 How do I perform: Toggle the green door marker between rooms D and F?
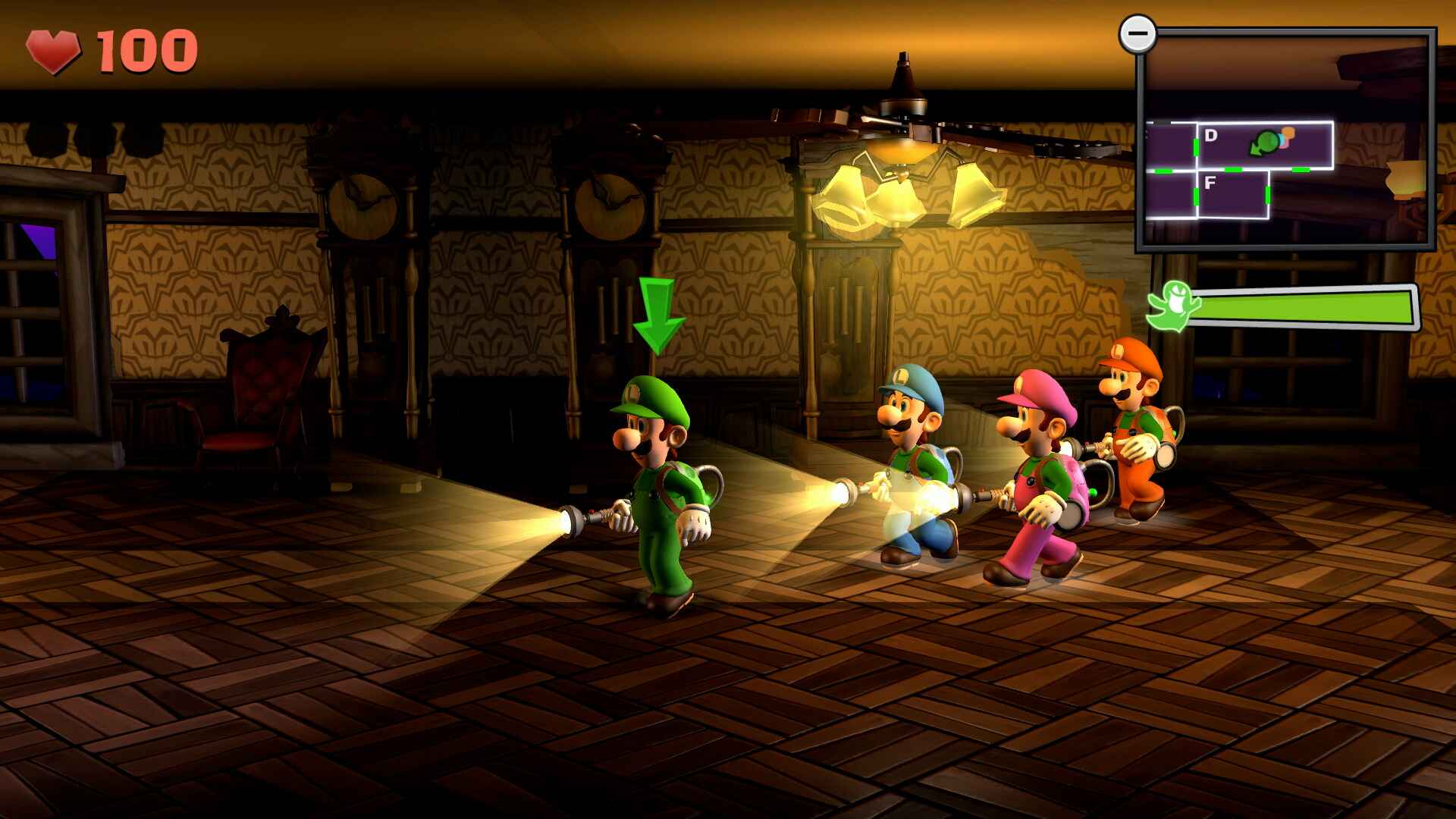coord(1232,169)
